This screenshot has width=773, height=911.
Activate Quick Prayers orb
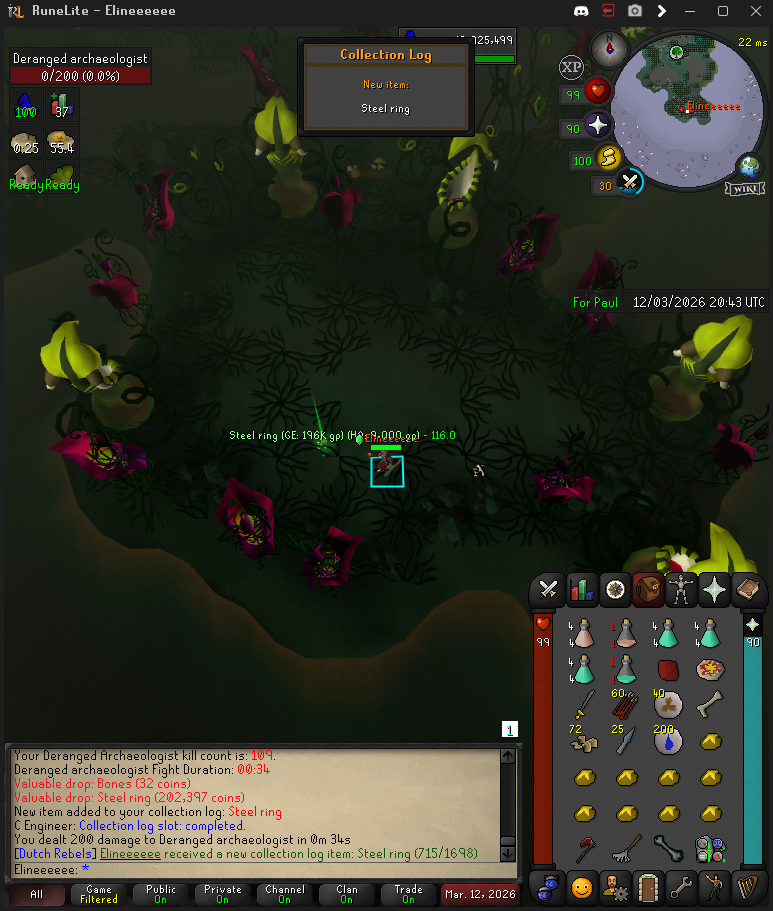pyautogui.click(x=598, y=127)
